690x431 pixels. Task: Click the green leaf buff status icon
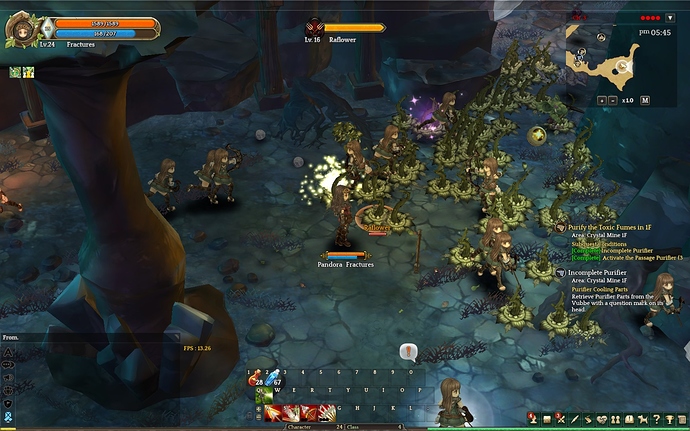[x=15, y=72]
